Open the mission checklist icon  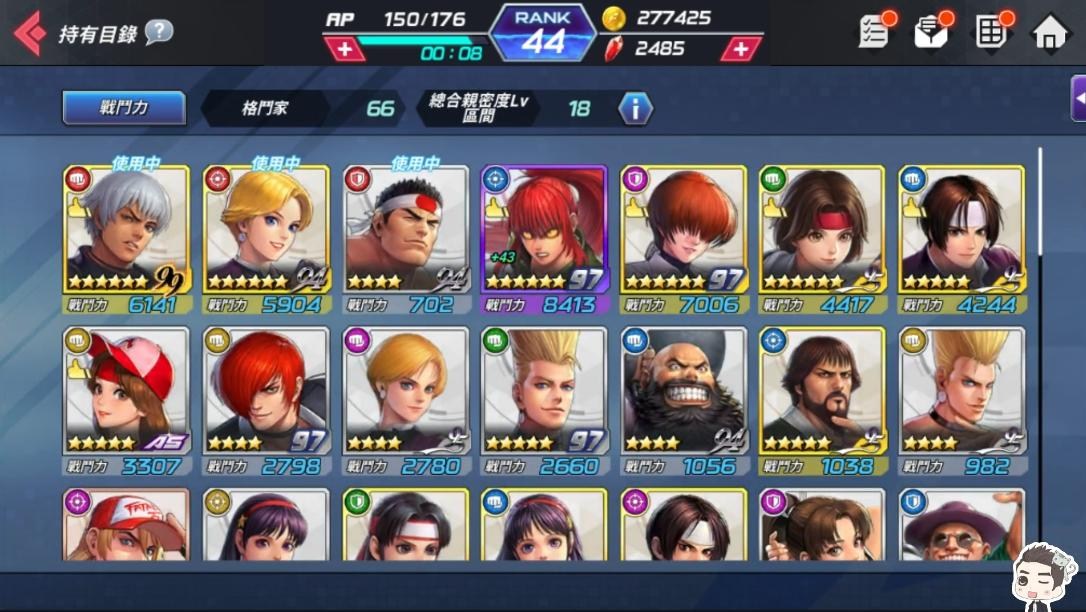(x=874, y=32)
